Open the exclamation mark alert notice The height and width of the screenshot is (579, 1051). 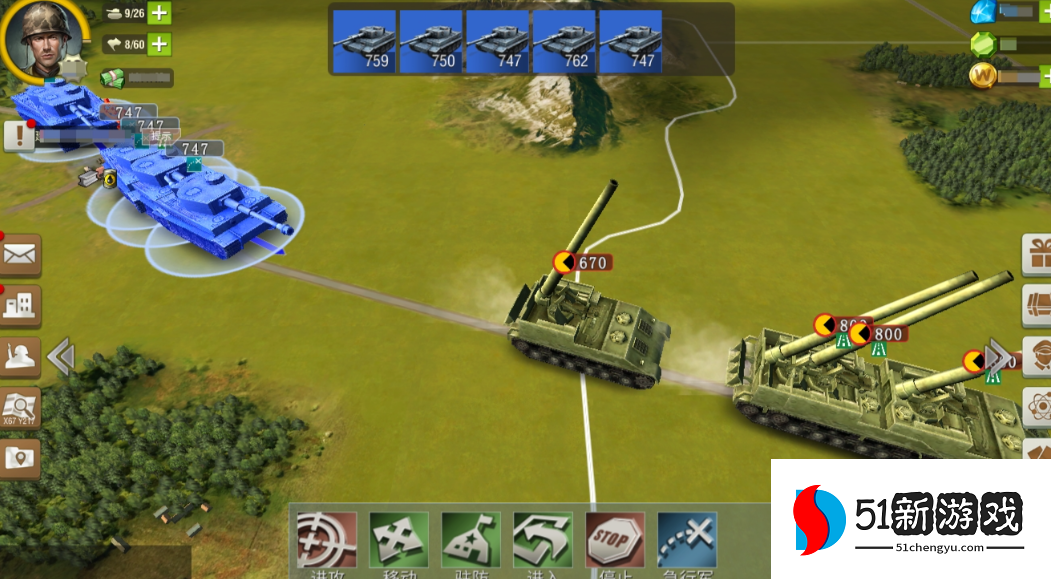coord(18,136)
